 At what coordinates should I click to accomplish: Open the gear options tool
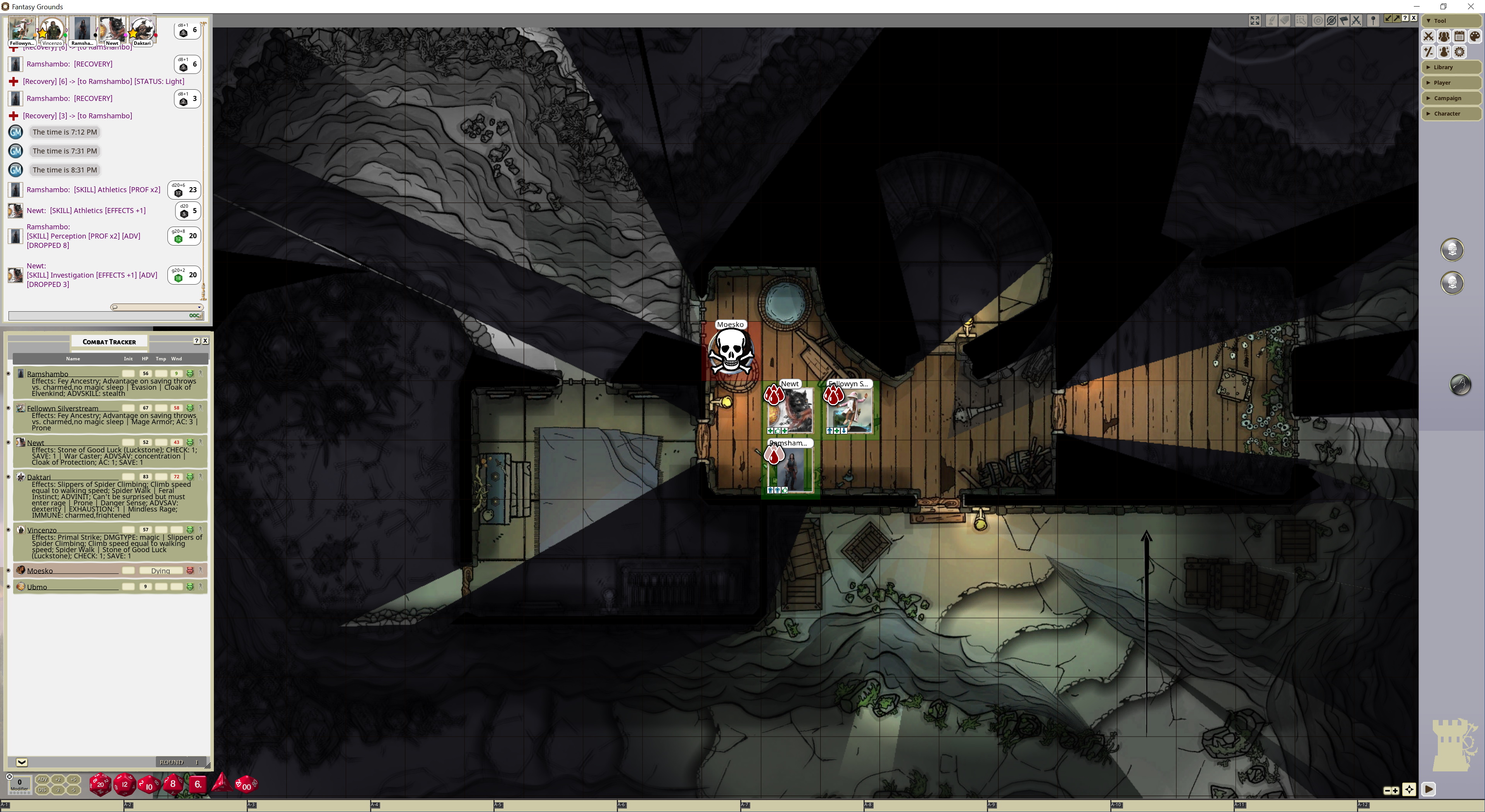[x=1459, y=53]
